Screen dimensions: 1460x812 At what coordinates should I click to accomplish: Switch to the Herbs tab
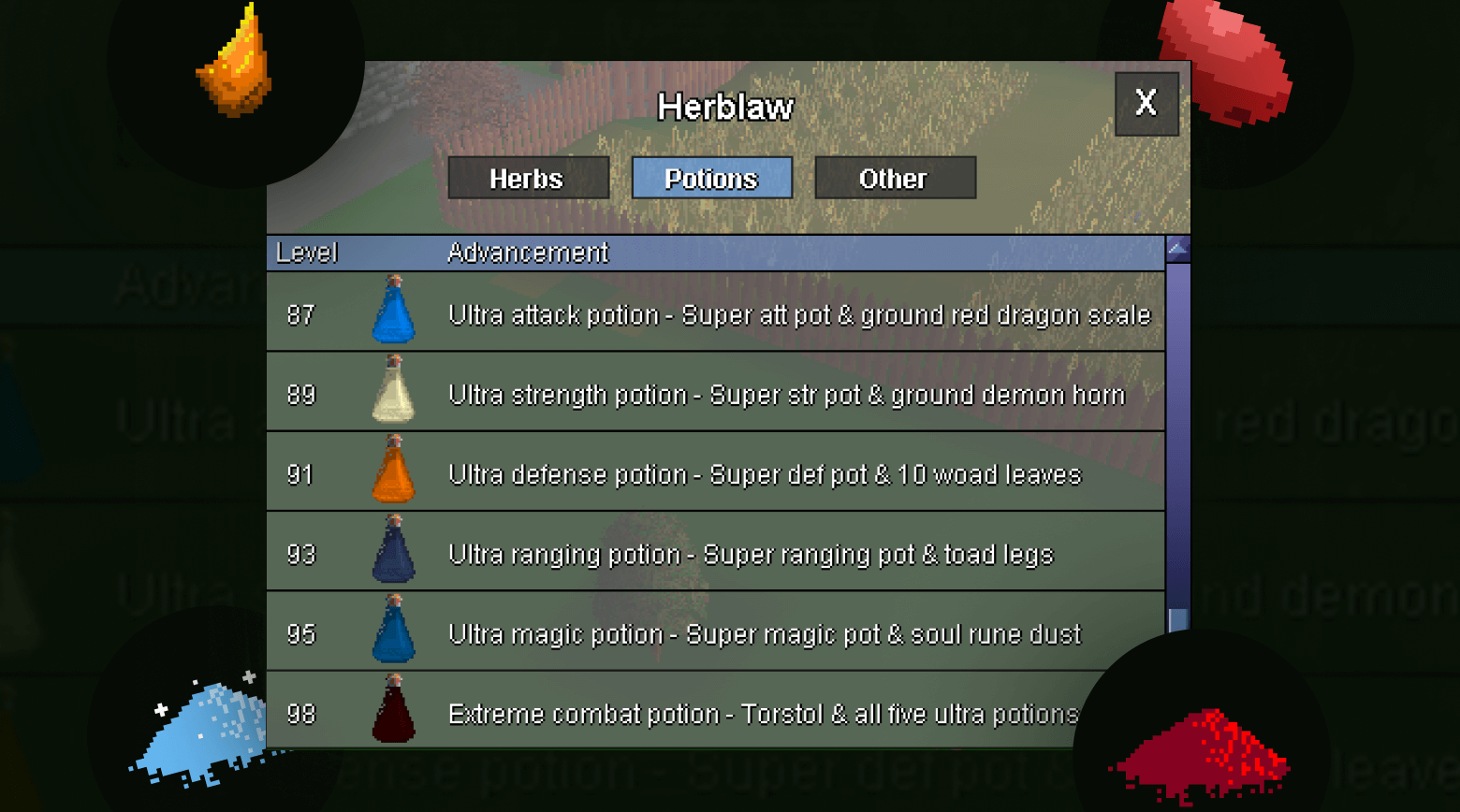pos(528,178)
